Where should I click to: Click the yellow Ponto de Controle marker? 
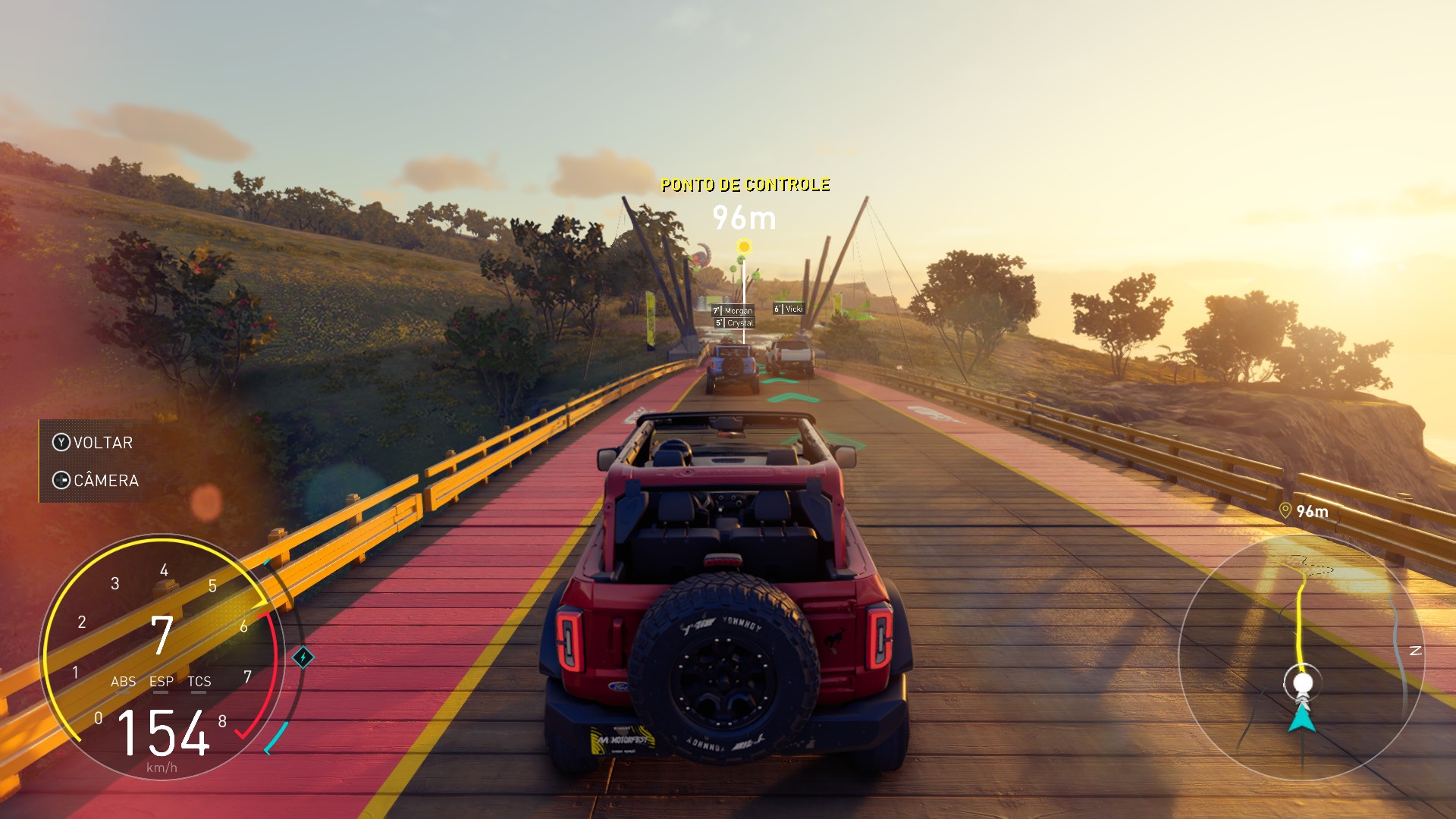(x=745, y=247)
